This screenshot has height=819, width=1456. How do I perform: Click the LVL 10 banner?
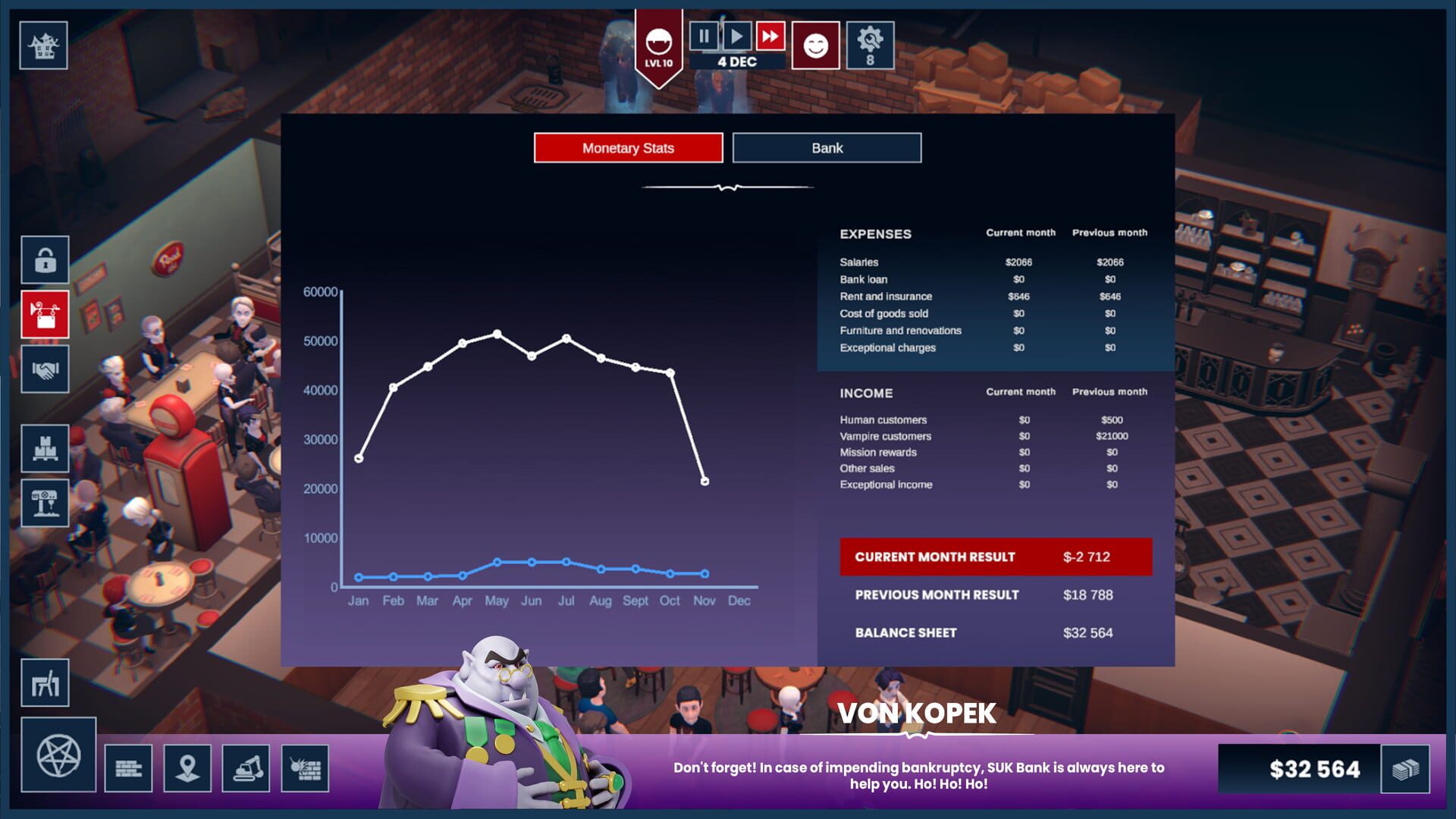(657, 47)
